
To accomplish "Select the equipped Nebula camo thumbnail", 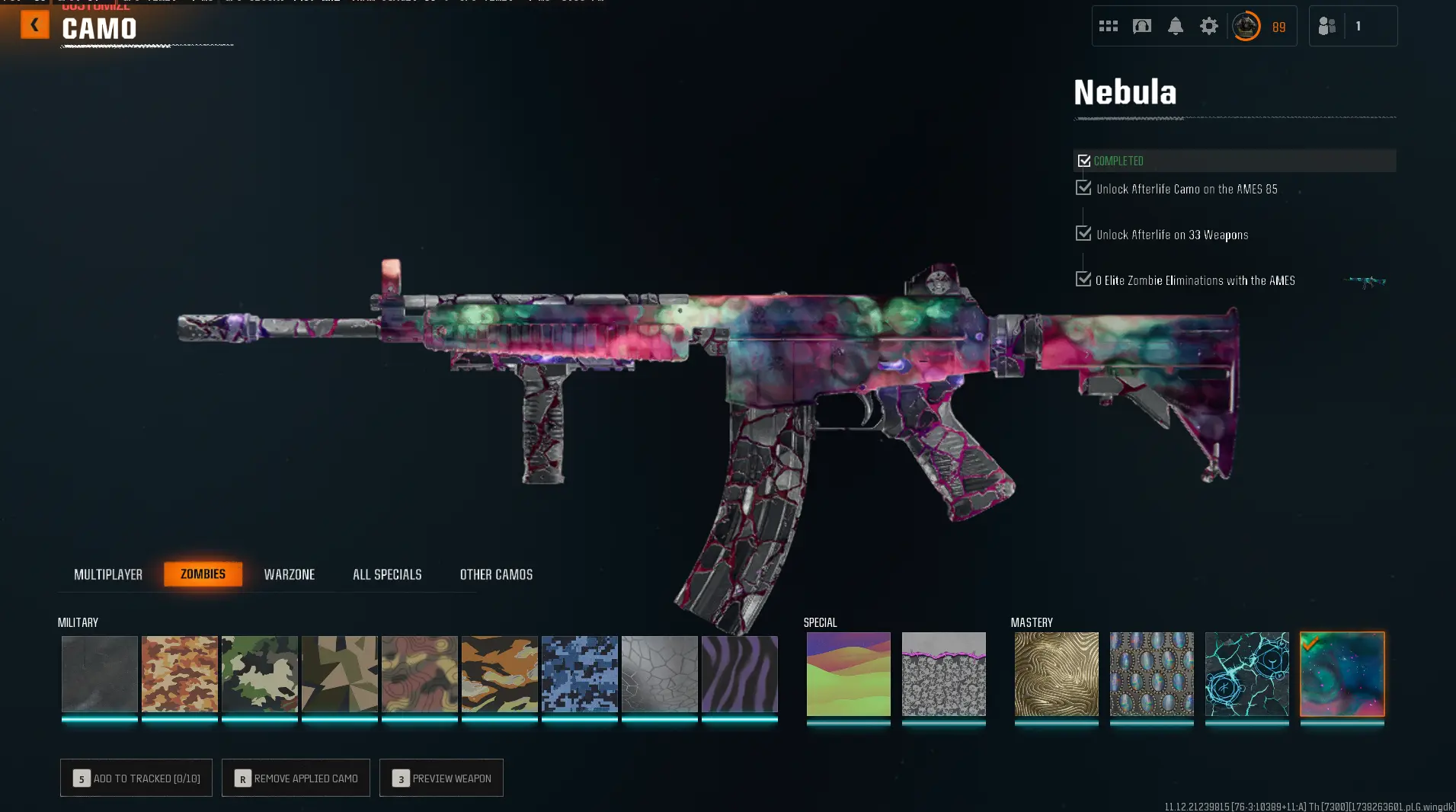I will click(1342, 674).
